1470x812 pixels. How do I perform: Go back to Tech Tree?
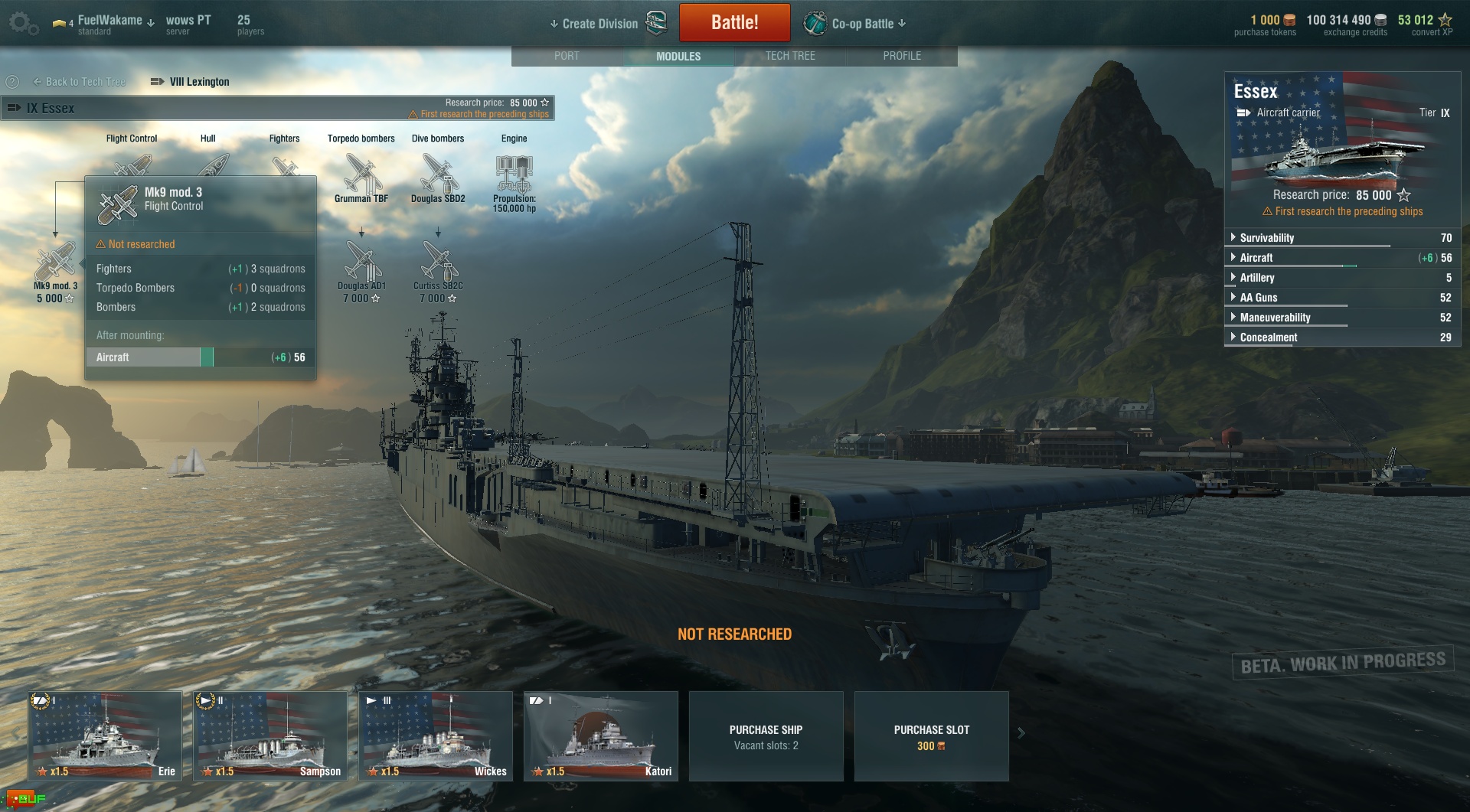(79, 82)
